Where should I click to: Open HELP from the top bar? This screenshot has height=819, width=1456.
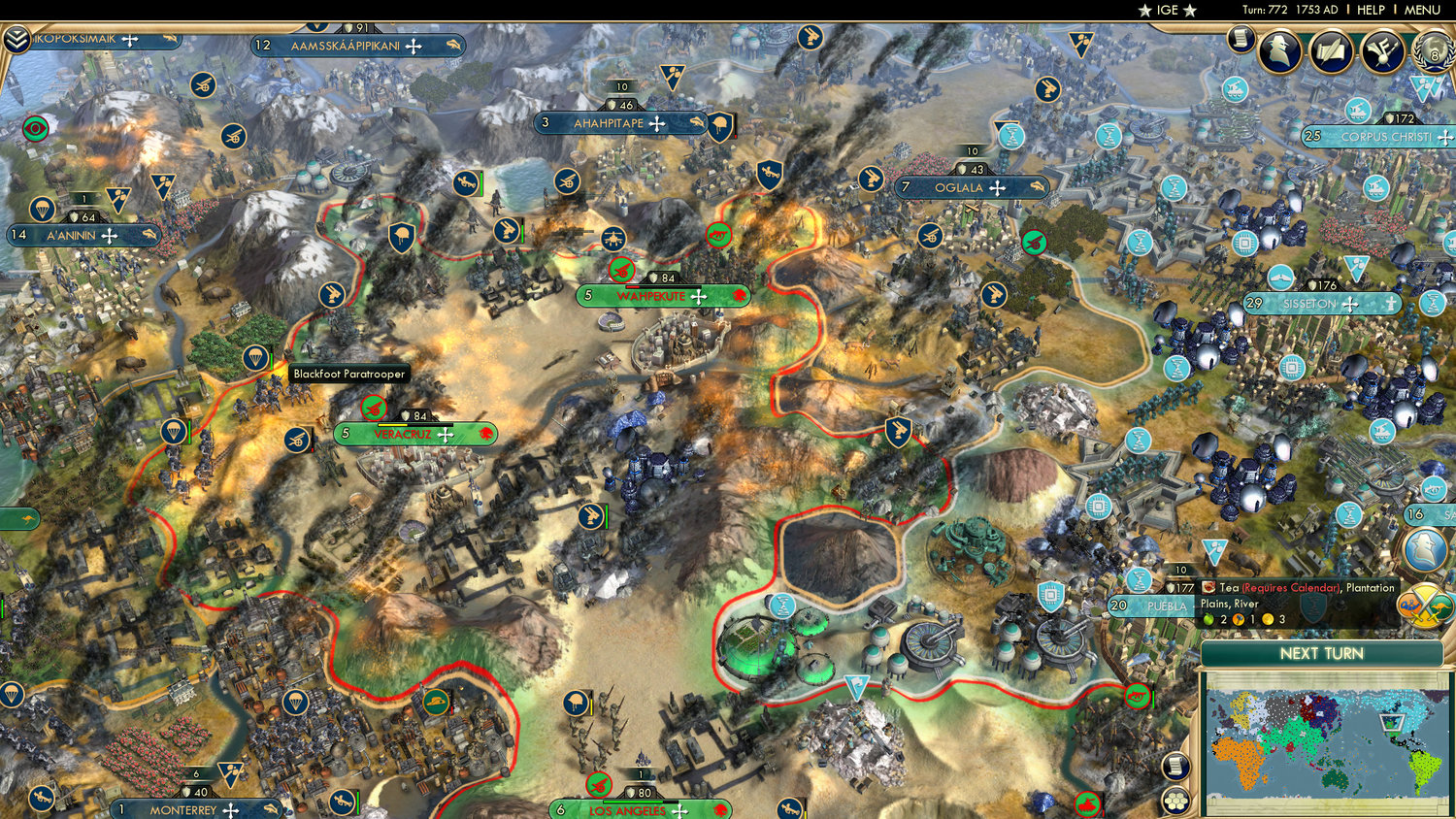1372,10
